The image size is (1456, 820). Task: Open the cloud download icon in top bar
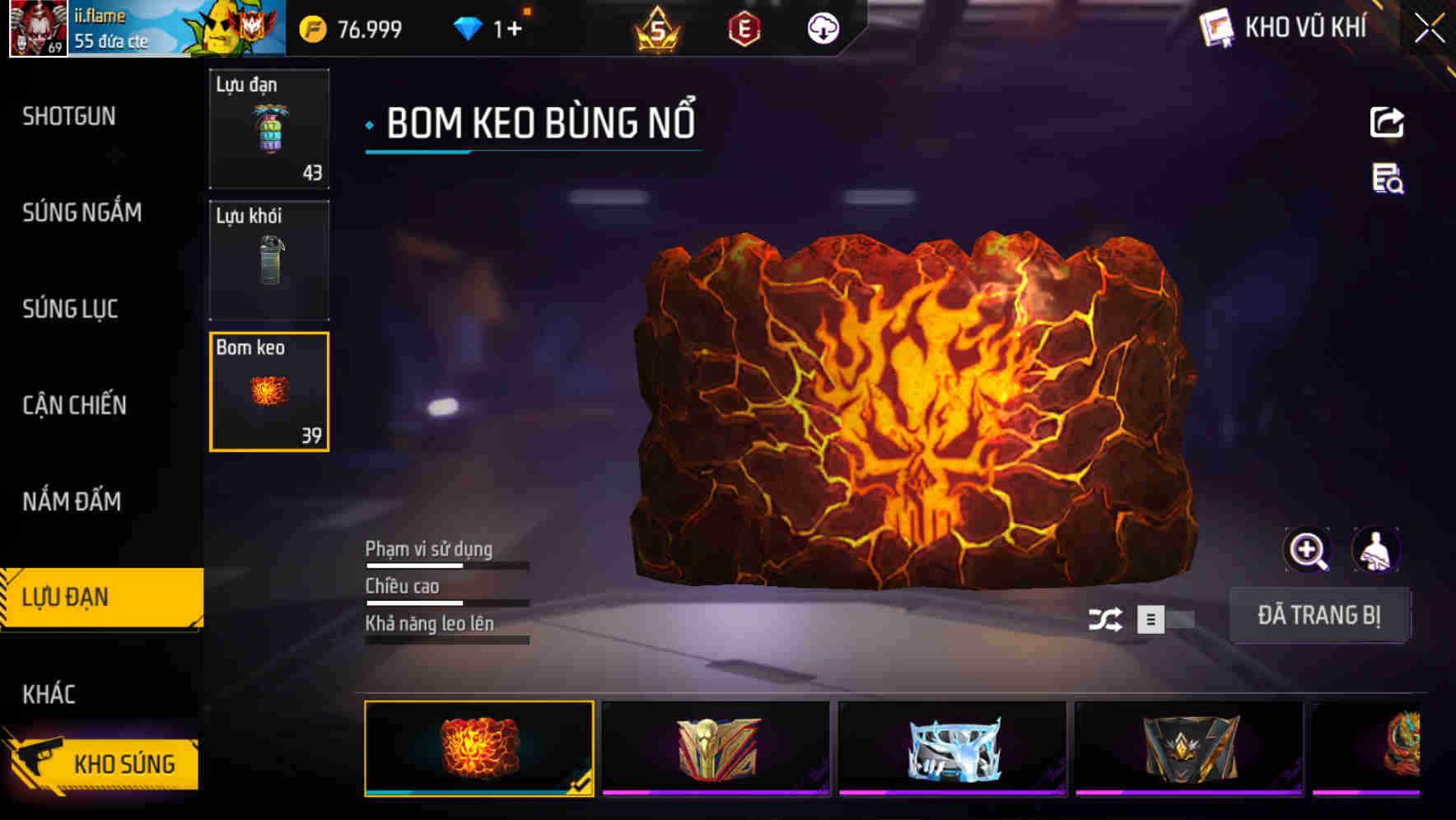click(822, 27)
